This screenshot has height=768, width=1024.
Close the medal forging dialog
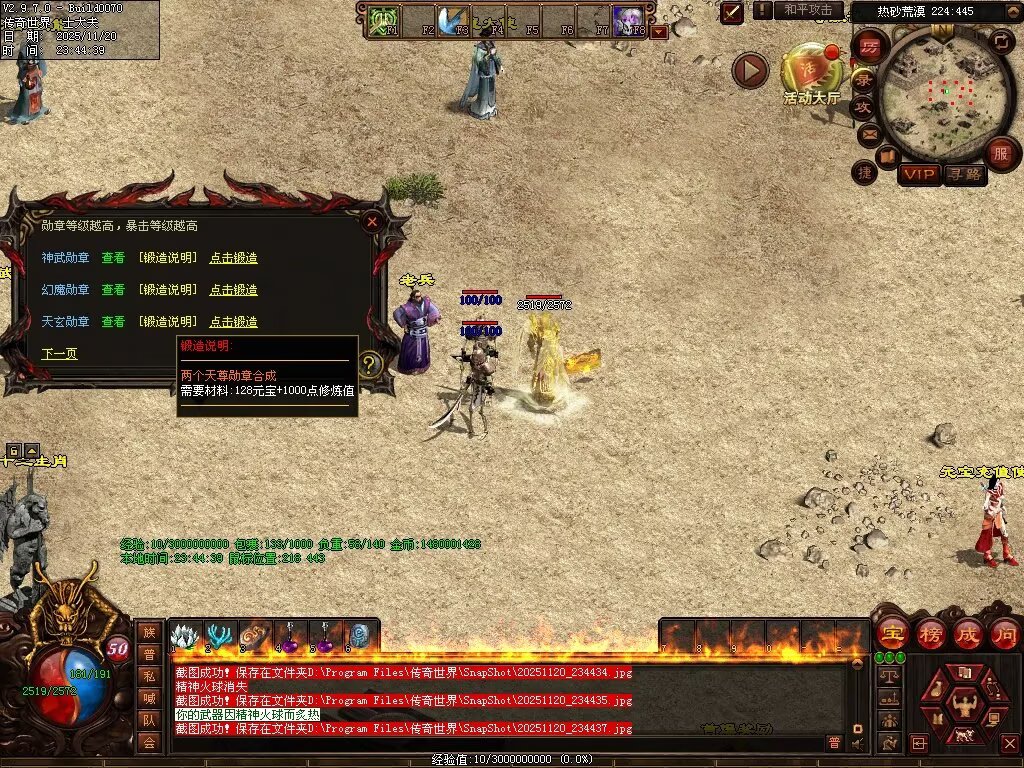372,222
